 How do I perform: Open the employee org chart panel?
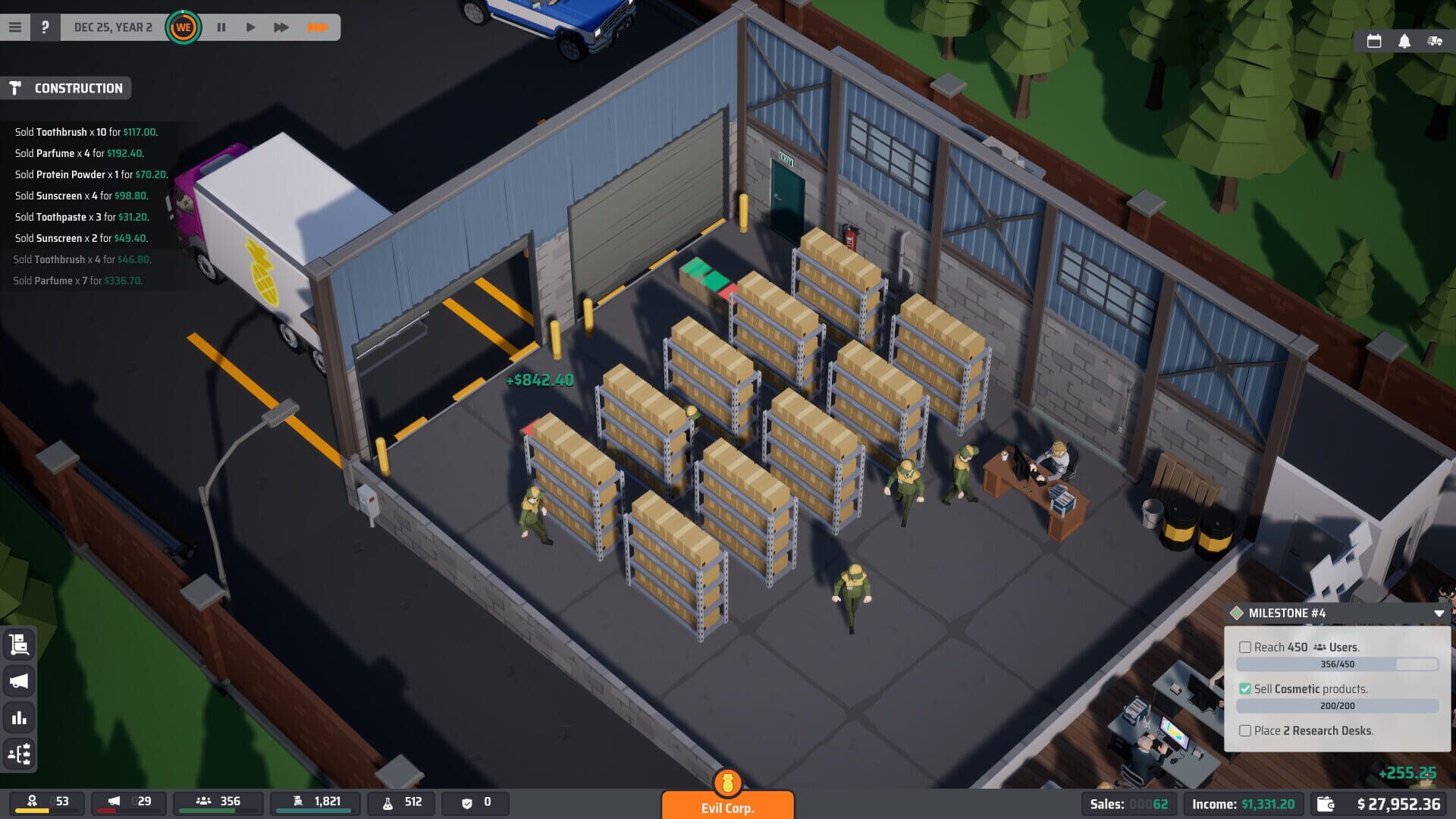(19, 752)
